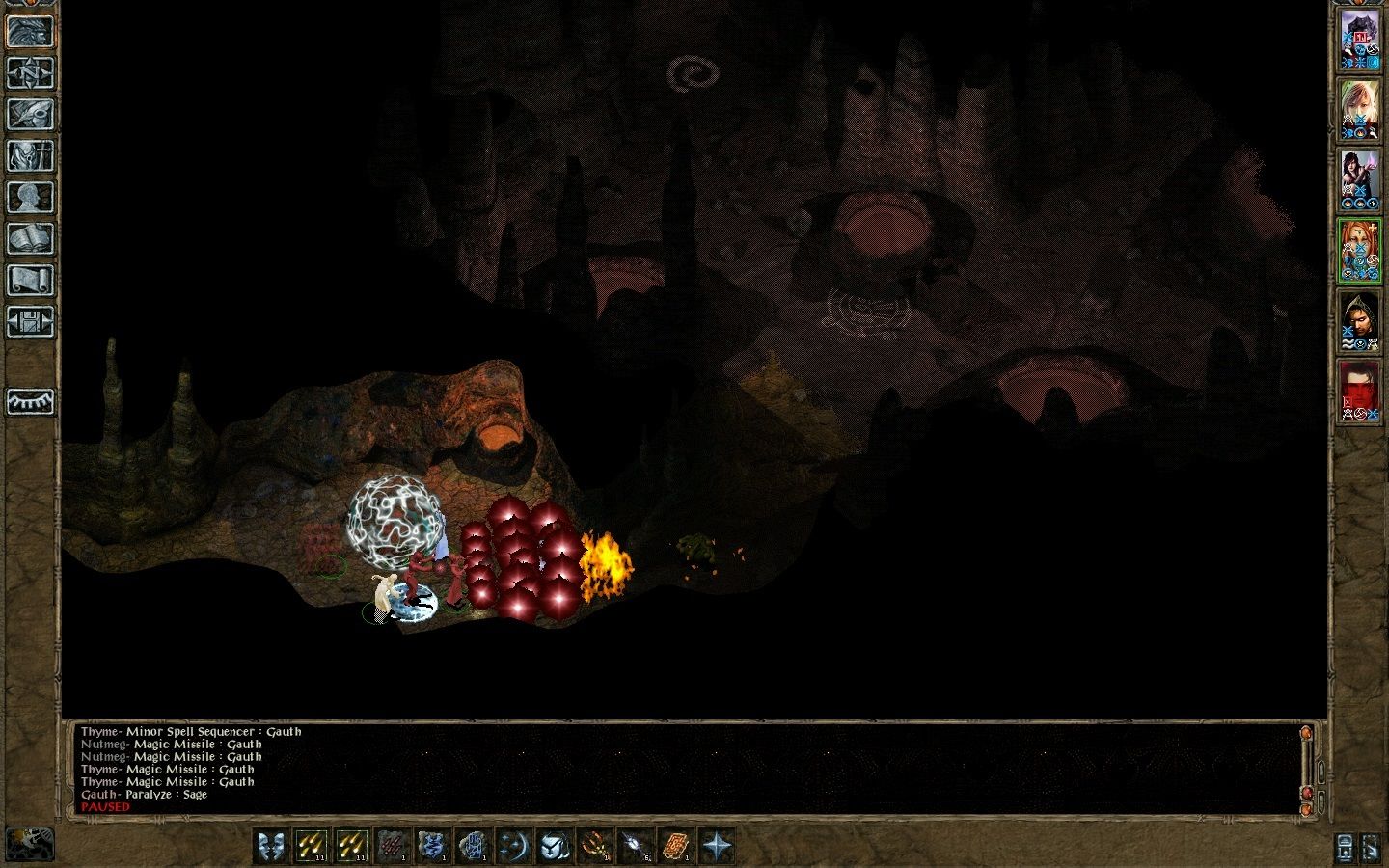Toggle the rest eye button

coord(30,401)
